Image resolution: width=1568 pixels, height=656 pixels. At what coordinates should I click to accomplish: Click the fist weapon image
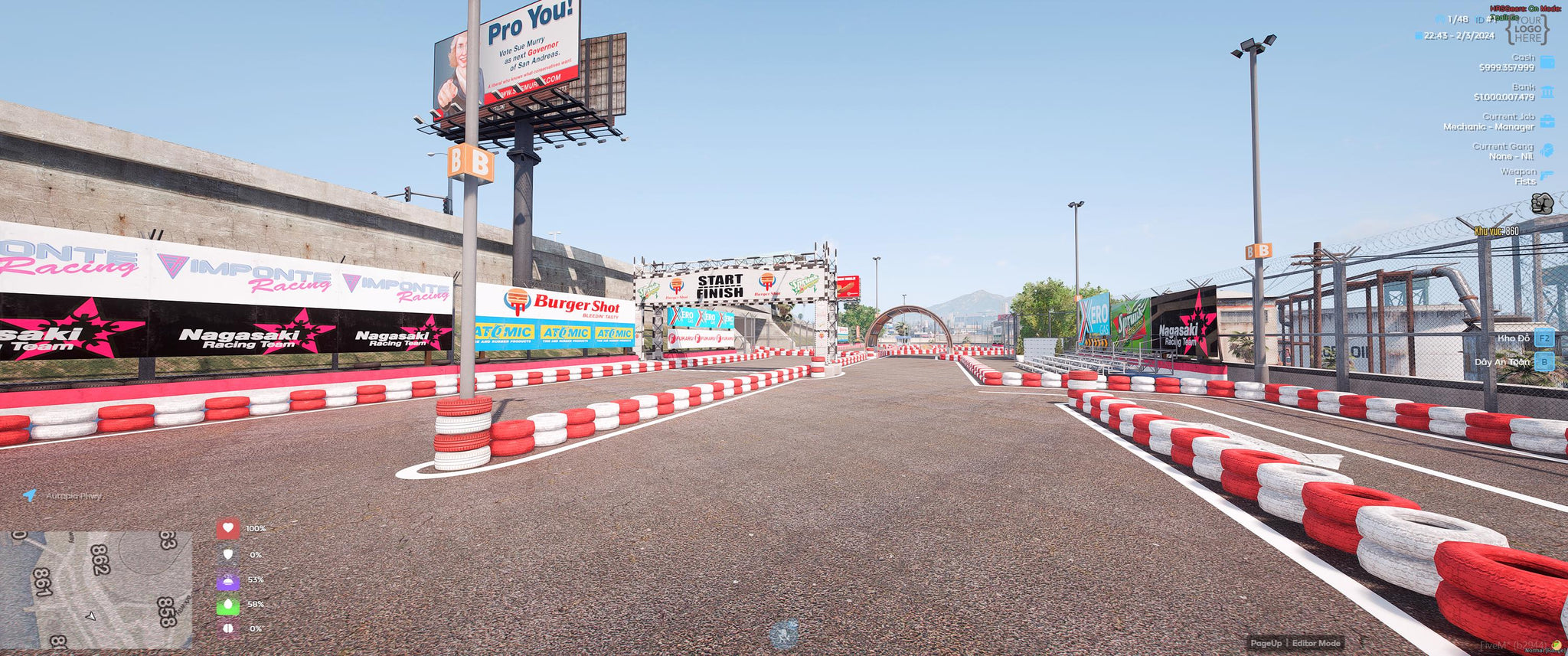point(1541,204)
